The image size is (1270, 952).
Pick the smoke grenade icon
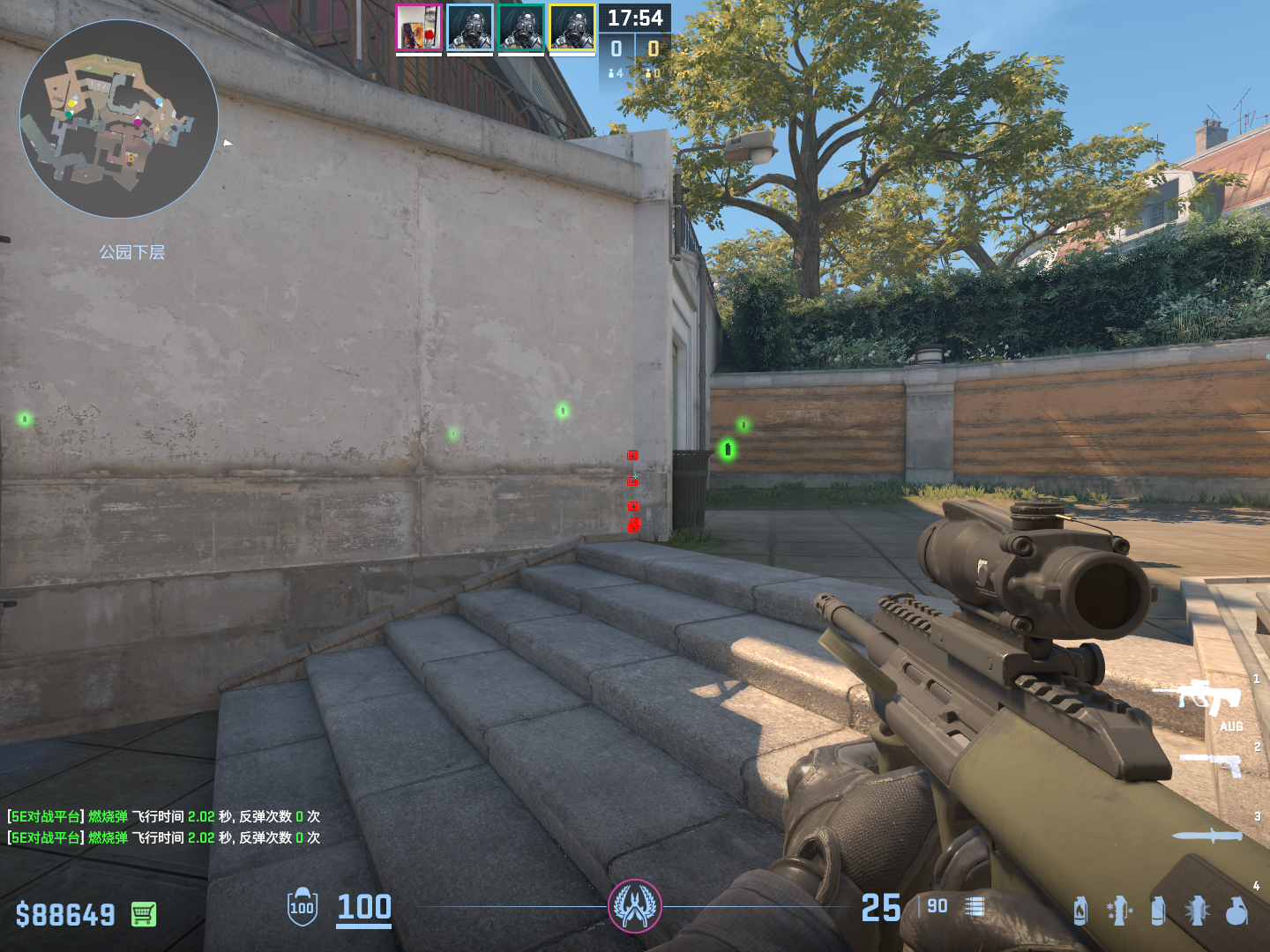(x=1158, y=911)
